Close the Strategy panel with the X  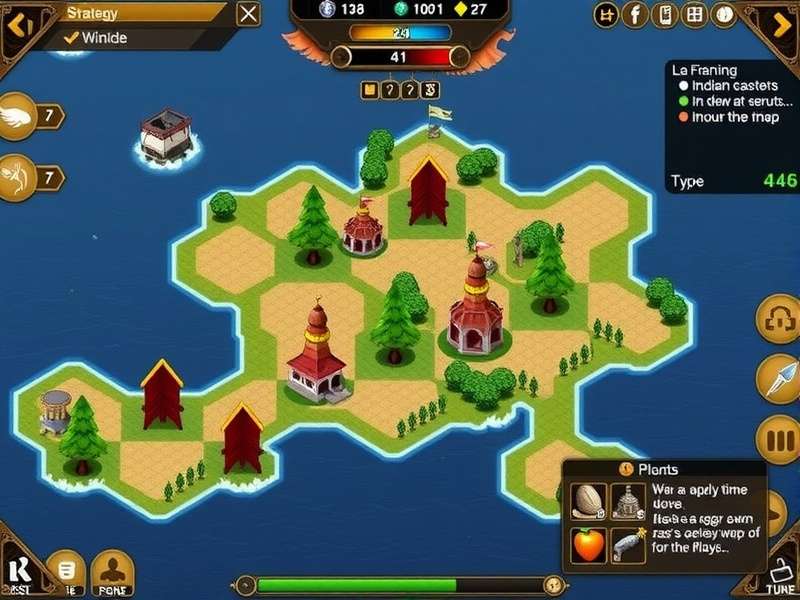[x=249, y=14]
